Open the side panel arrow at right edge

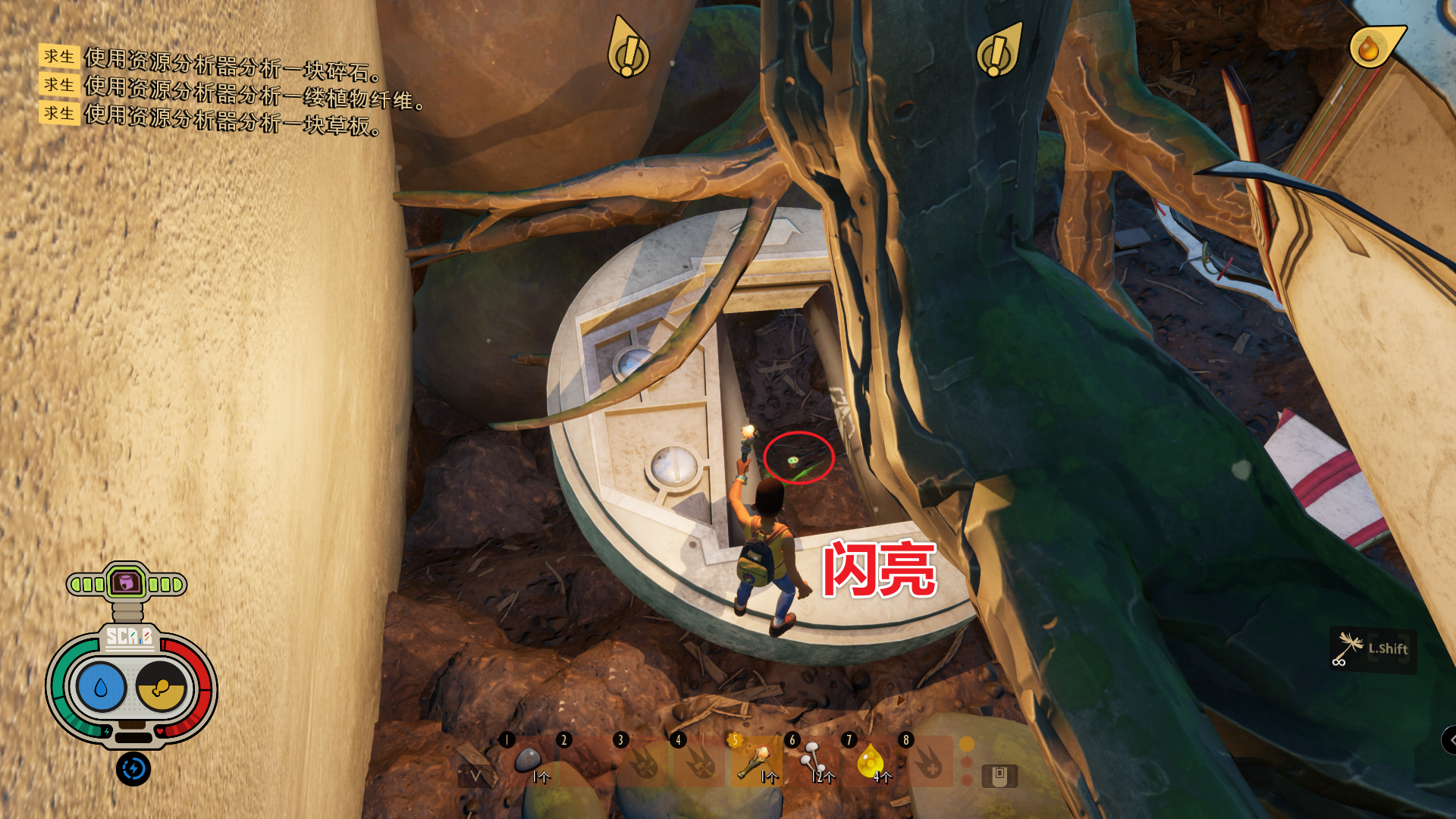(x=1449, y=740)
